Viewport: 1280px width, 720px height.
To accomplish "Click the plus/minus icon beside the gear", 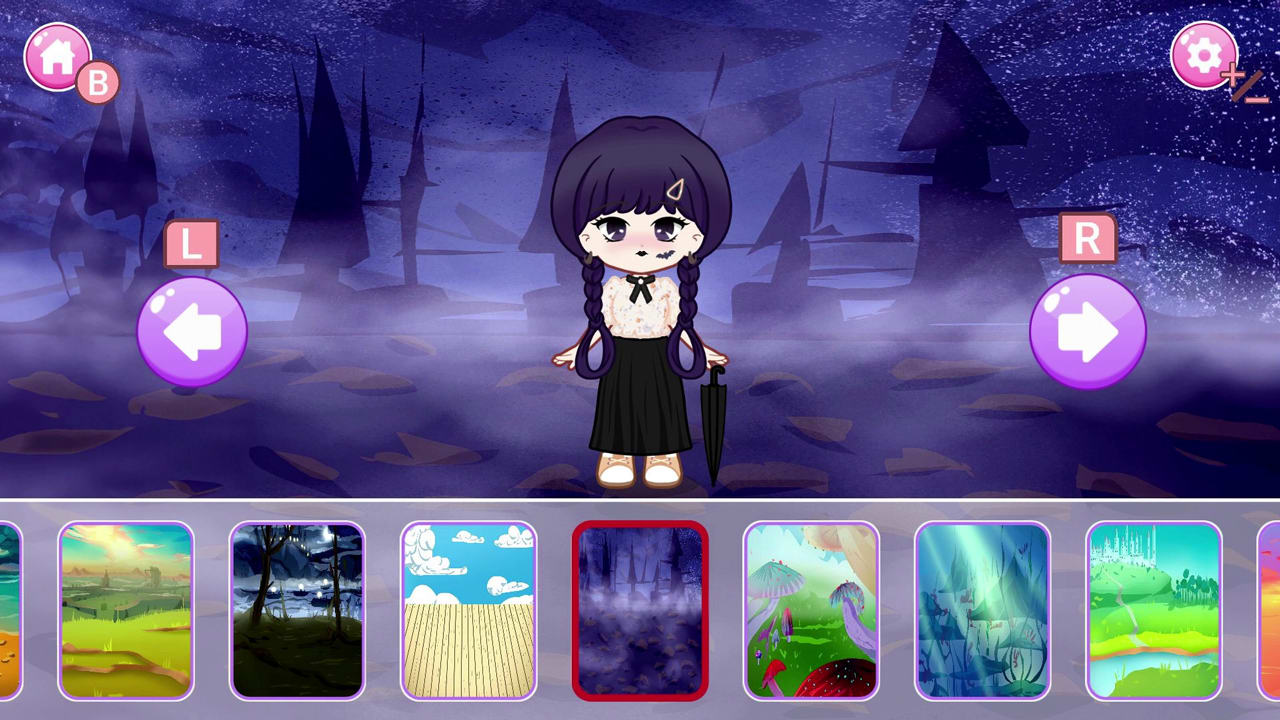I will tap(1243, 84).
